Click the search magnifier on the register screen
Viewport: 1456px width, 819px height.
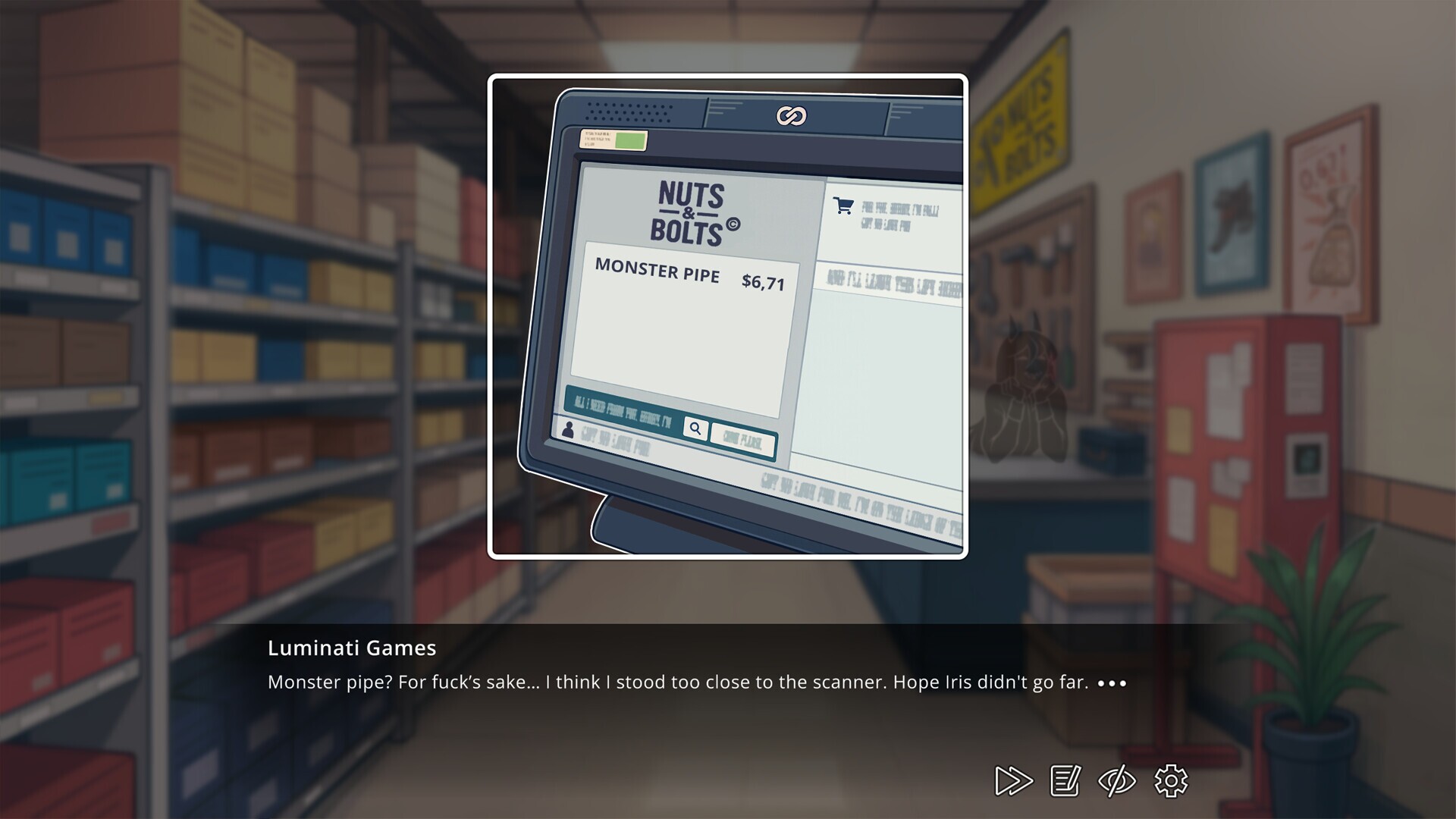click(695, 429)
